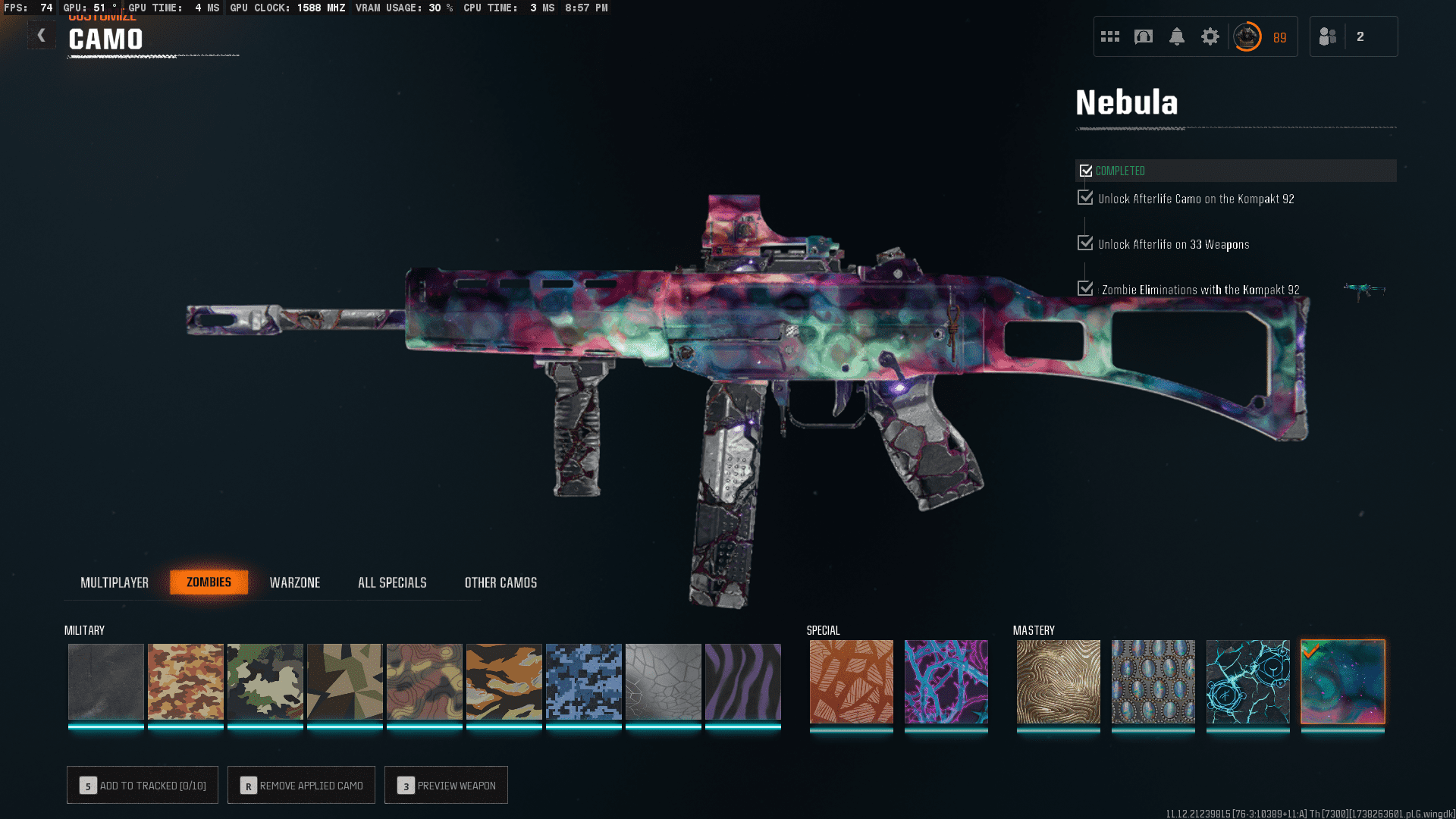The width and height of the screenshot is (1456, 819).
Task: Remove the applied camo
Action: [301, 785]
